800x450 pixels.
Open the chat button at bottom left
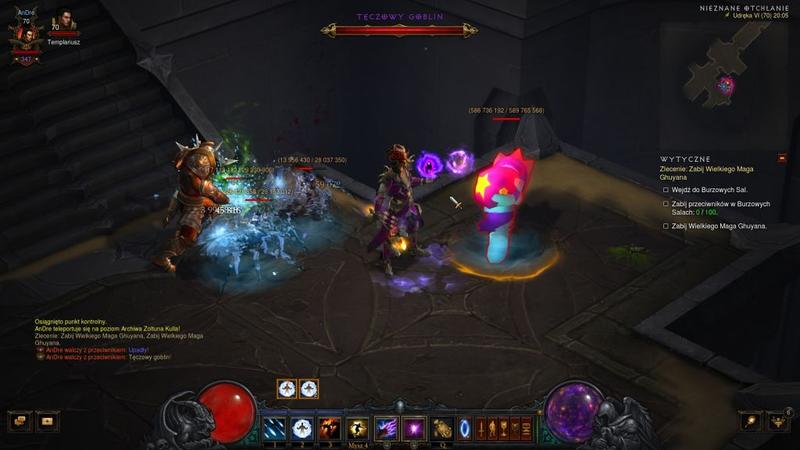(20, 421)
